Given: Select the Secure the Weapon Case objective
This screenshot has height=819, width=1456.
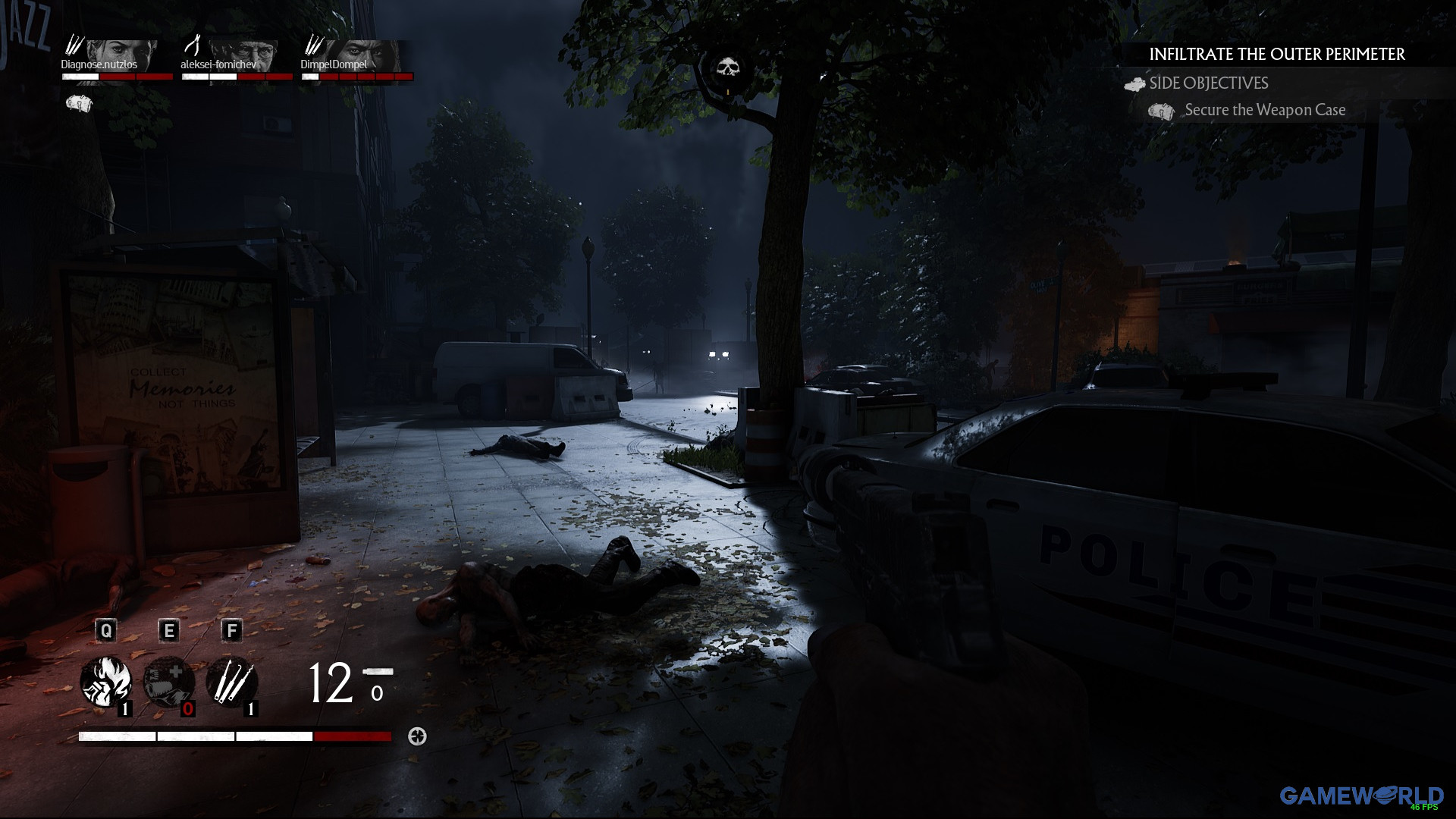Looking at the screenshot, I should (1265, 111).
